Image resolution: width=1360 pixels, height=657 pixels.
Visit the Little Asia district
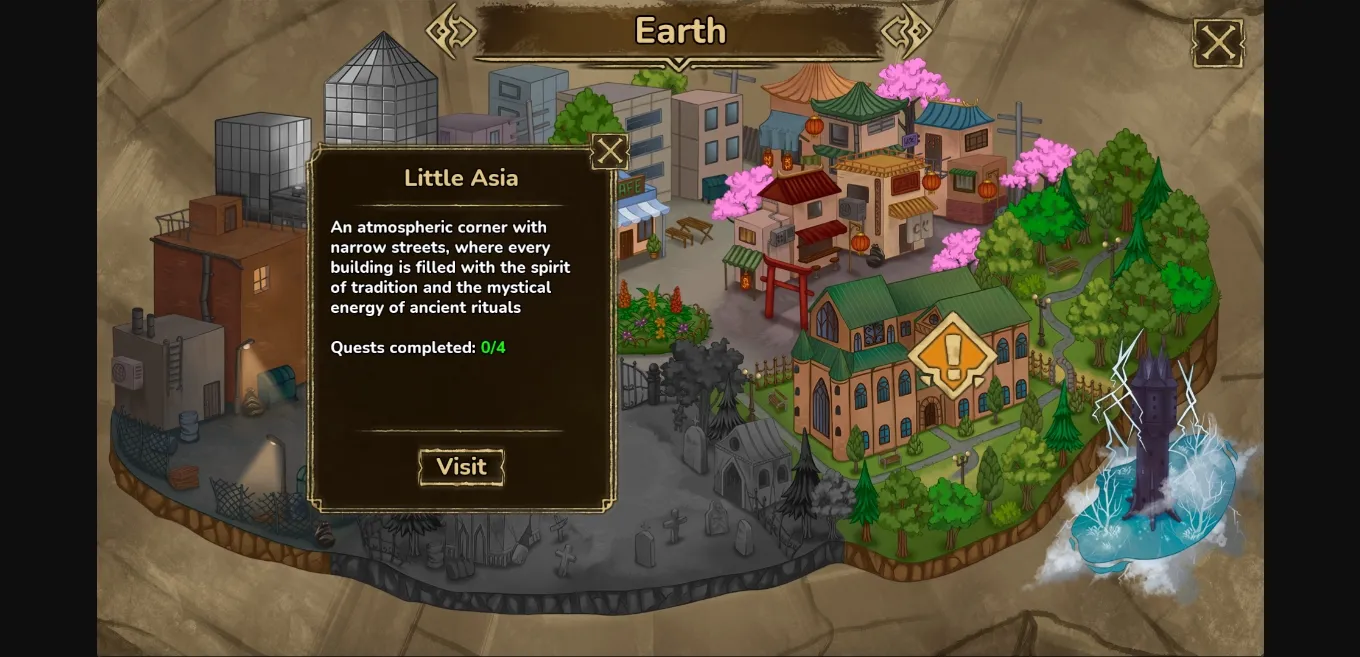(461, 467)
